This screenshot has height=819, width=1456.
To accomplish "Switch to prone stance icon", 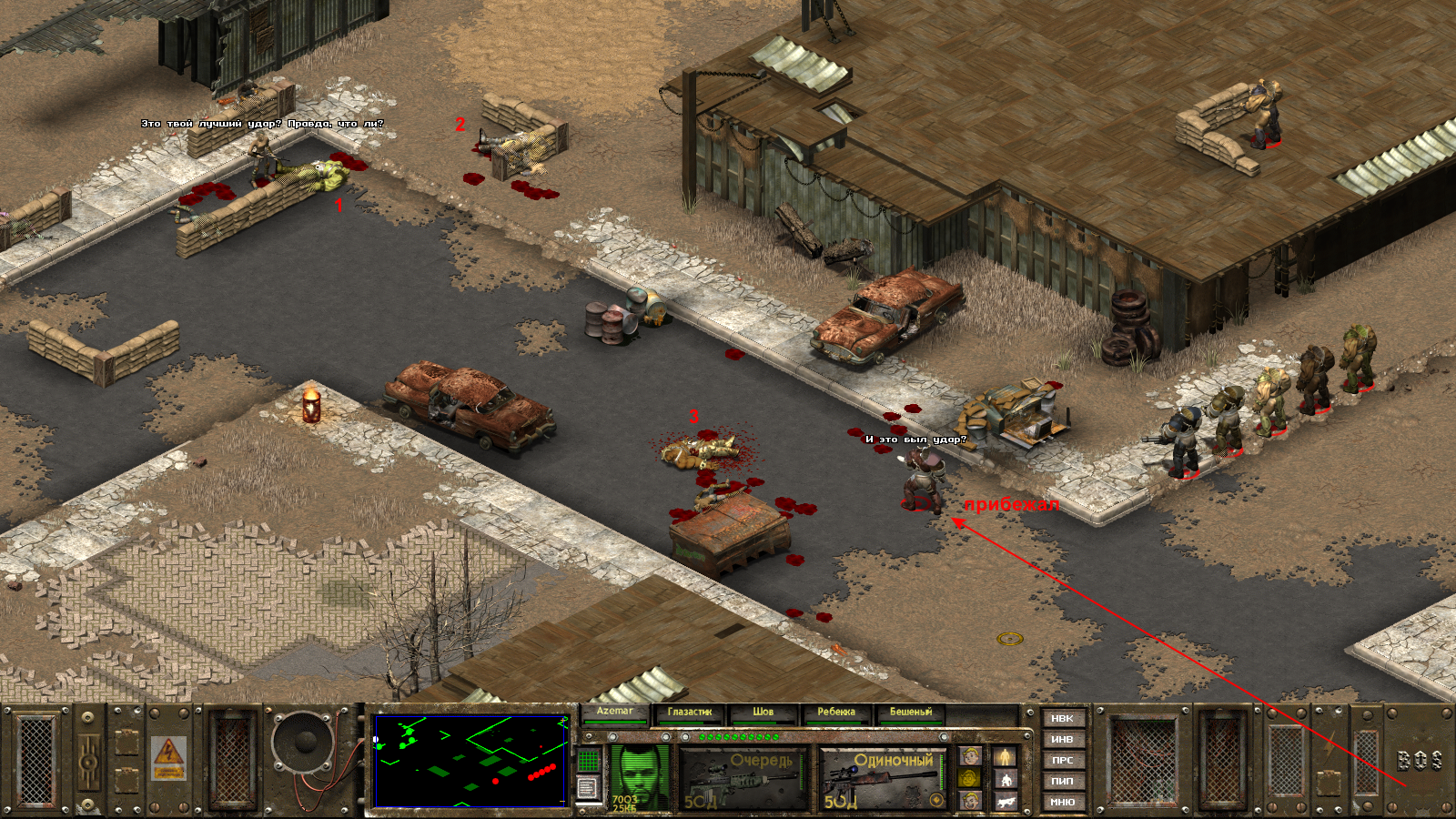I will [x=1005, y=801].
